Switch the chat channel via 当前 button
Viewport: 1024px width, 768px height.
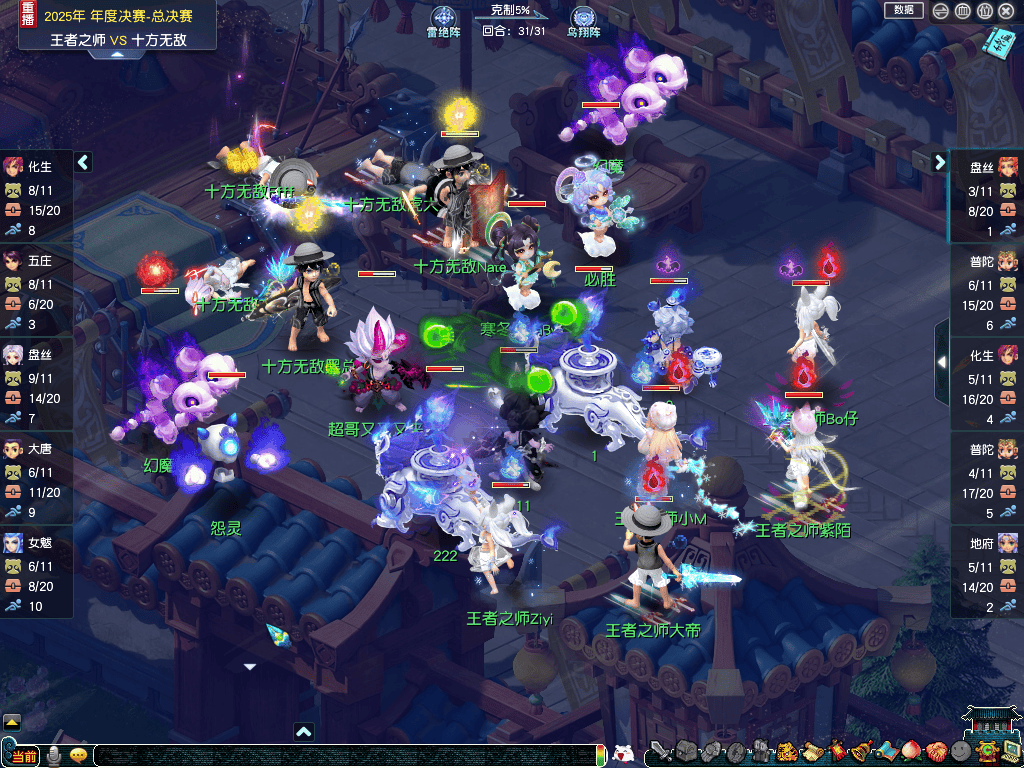(x=22, y=755)
